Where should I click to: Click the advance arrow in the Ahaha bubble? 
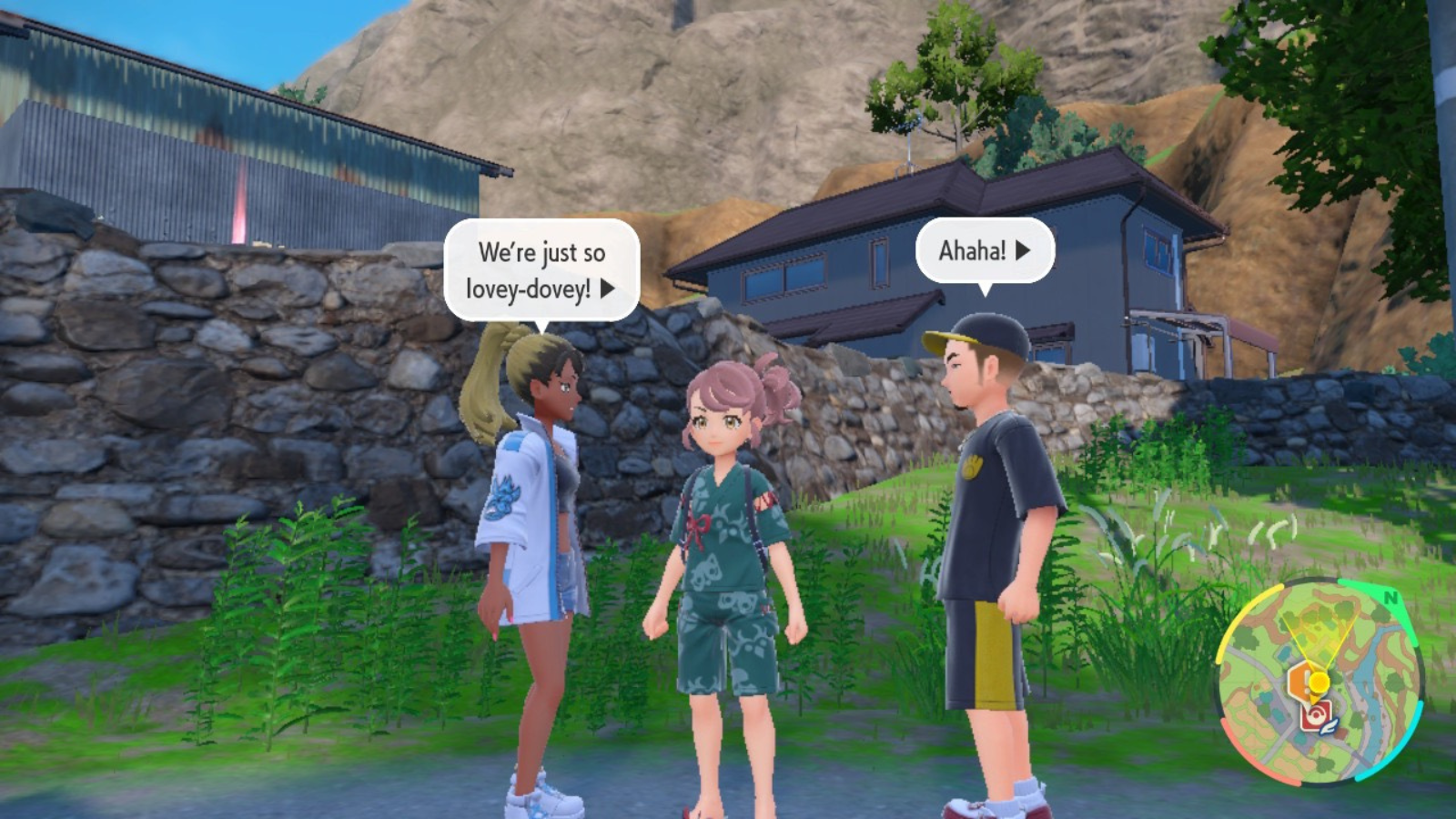click(x=1021, y=253)
